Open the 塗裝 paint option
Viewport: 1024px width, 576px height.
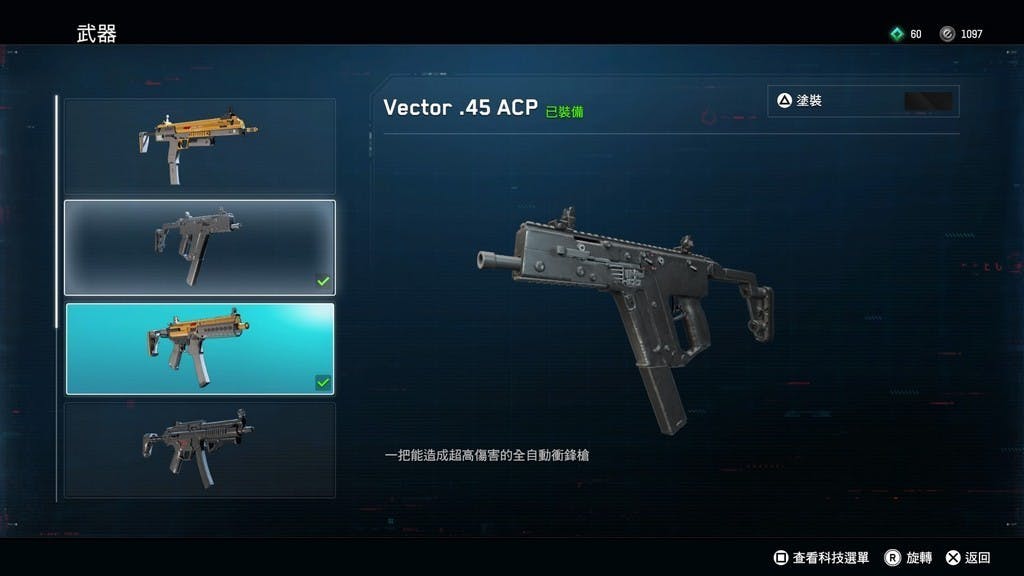pyautogui.click(x=863, y=101)
